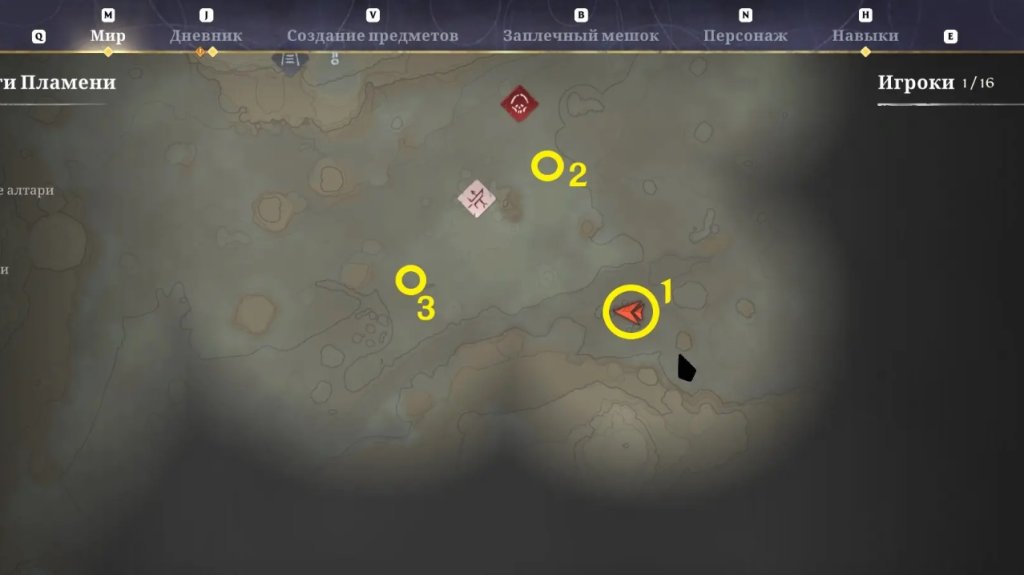
Task: Switch to the Мир tab
Action: click(x=108, y=36)
